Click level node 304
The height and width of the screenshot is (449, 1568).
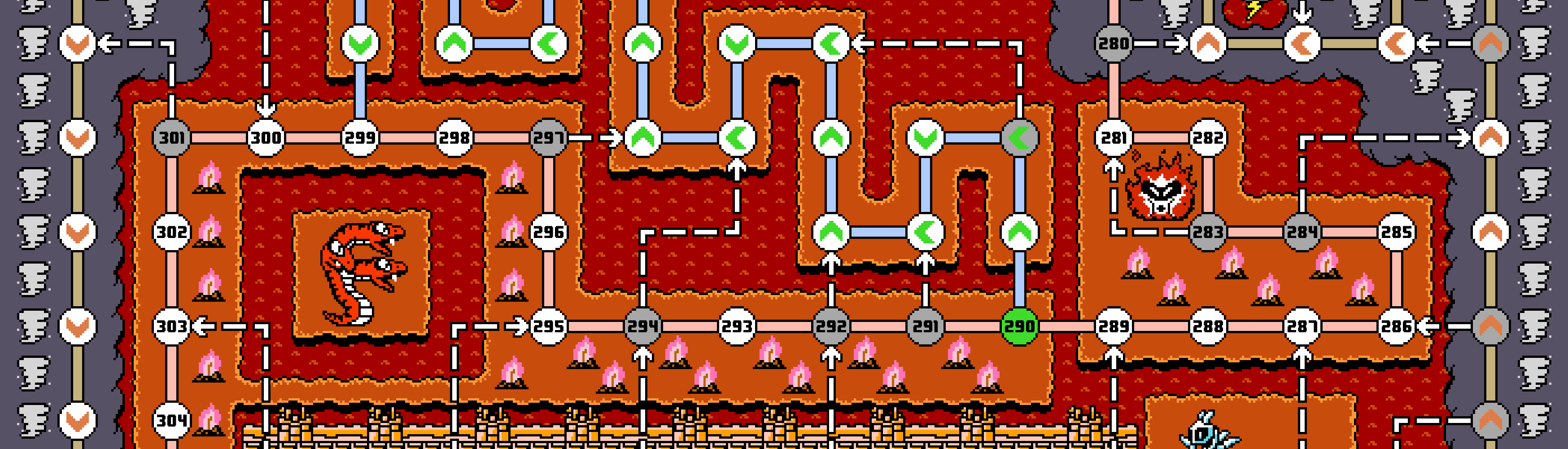pos(172,420)
